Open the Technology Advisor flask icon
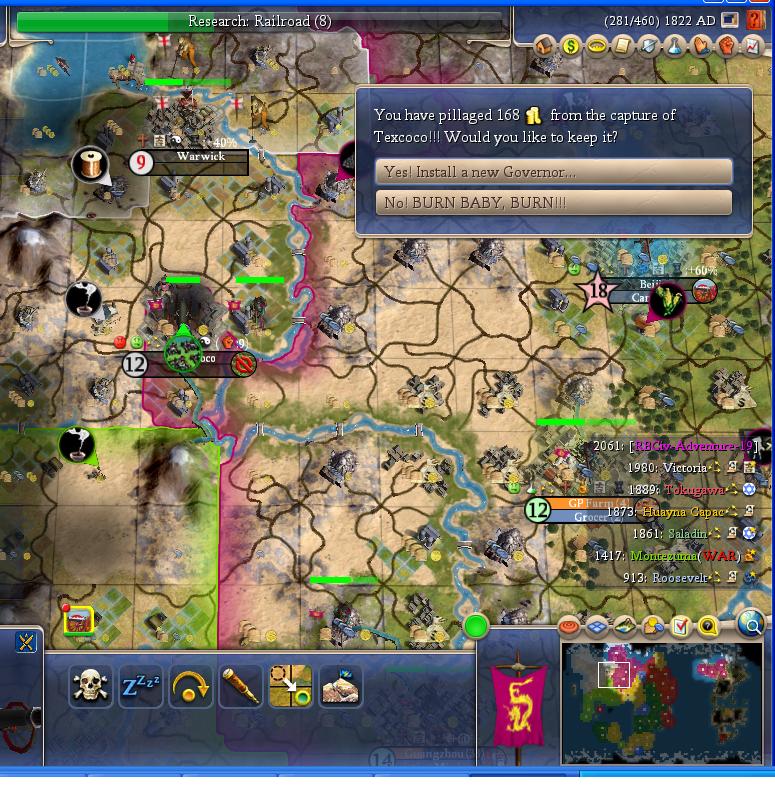The image size is (775, 800). coord(675,46)
